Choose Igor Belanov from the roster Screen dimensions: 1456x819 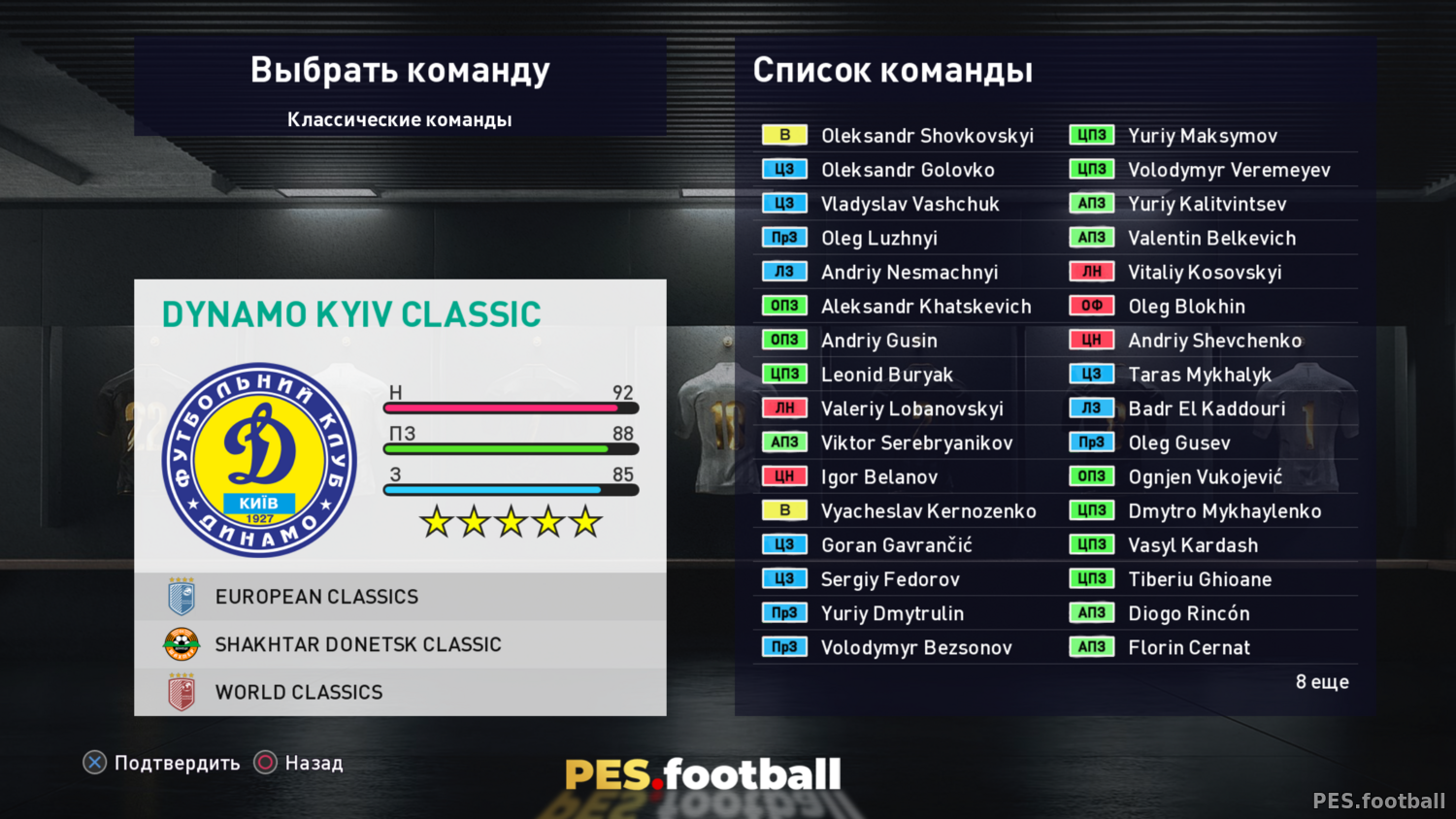pos(879,476)
